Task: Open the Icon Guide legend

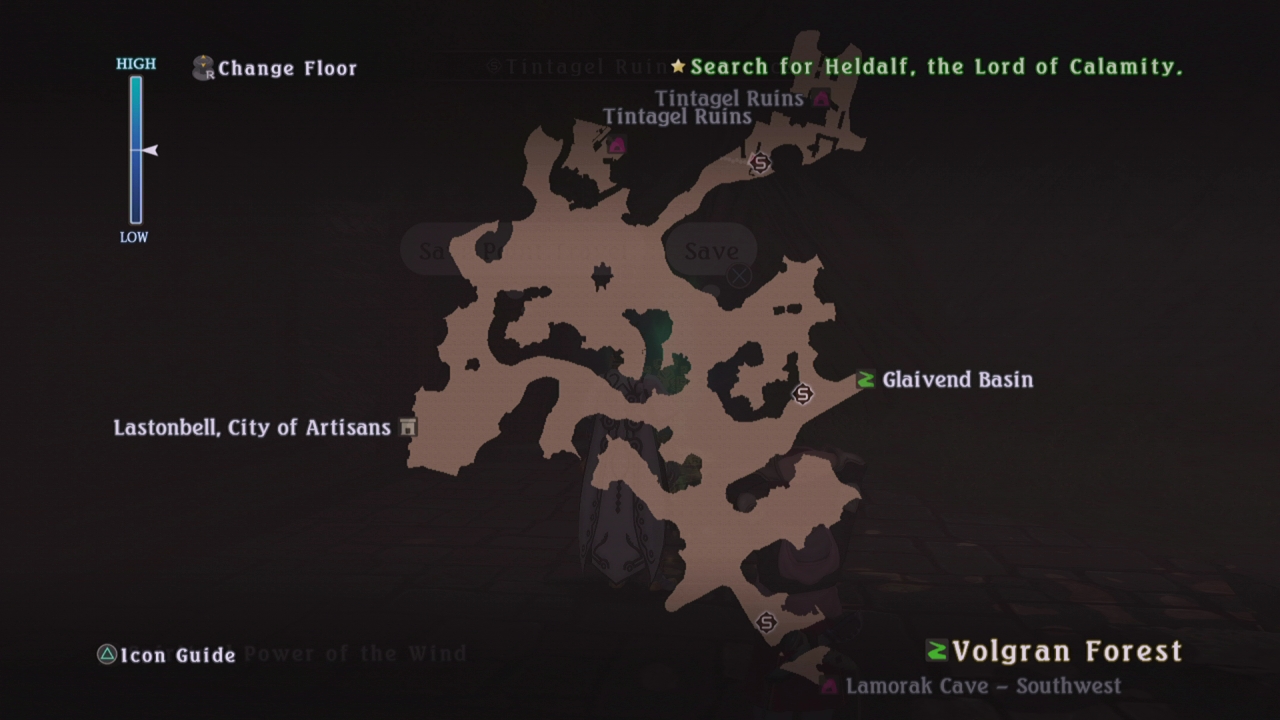Action: tap(167, 656)
